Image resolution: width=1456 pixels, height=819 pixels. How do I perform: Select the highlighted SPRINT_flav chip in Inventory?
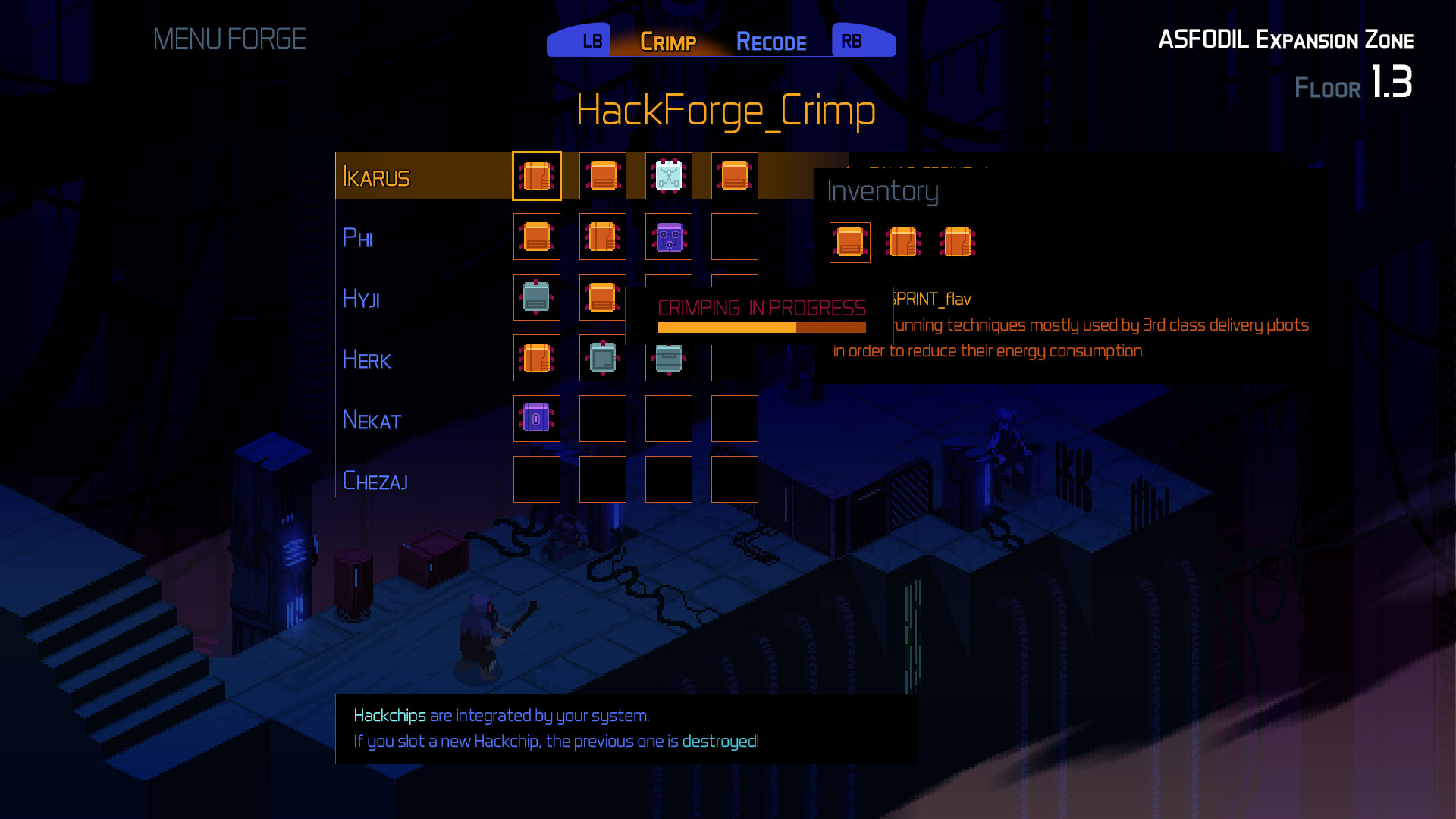pyautogui.click(x=849, y=243)
